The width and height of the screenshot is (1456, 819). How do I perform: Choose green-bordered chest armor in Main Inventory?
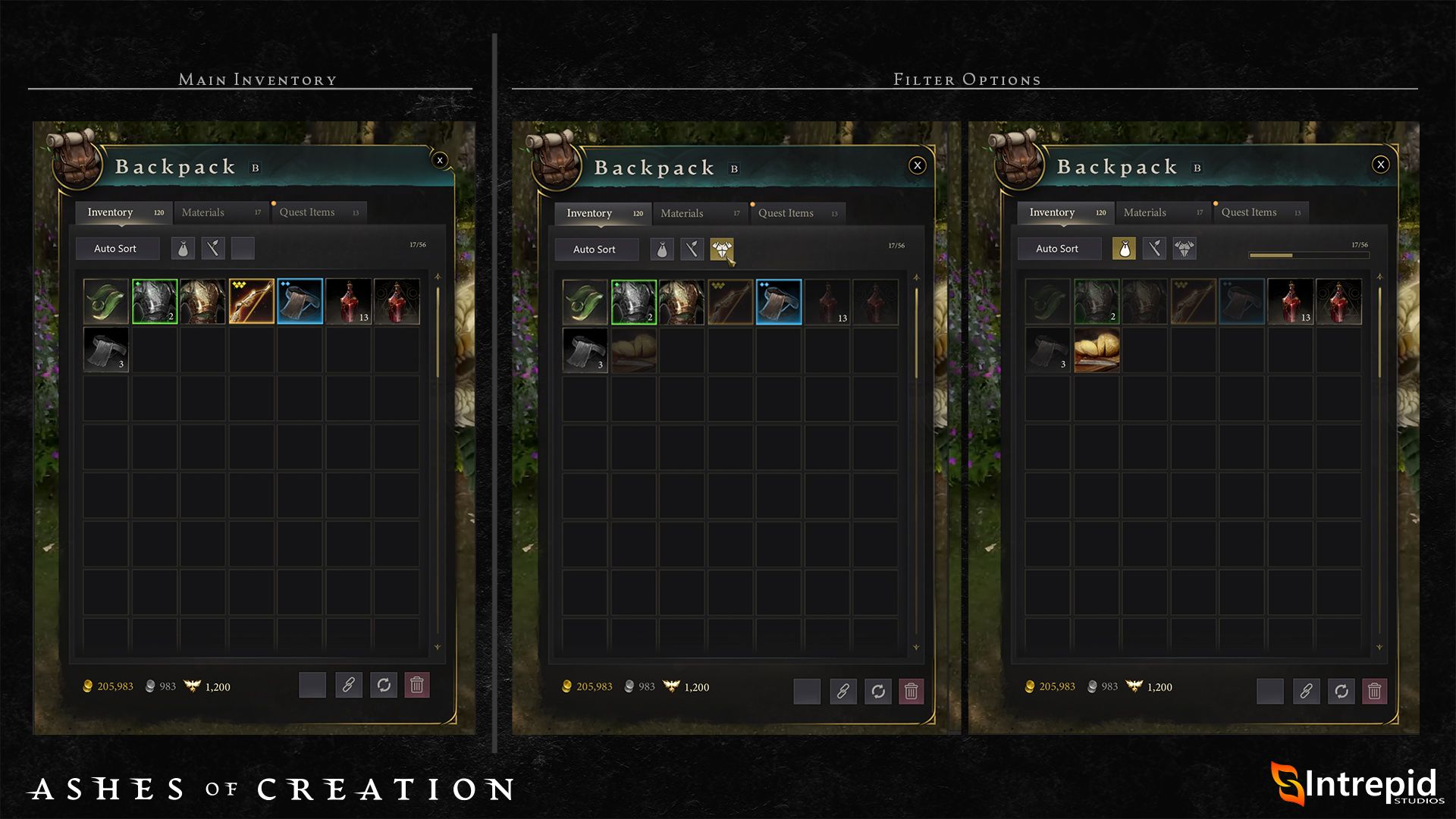click(x=155, y=302)
